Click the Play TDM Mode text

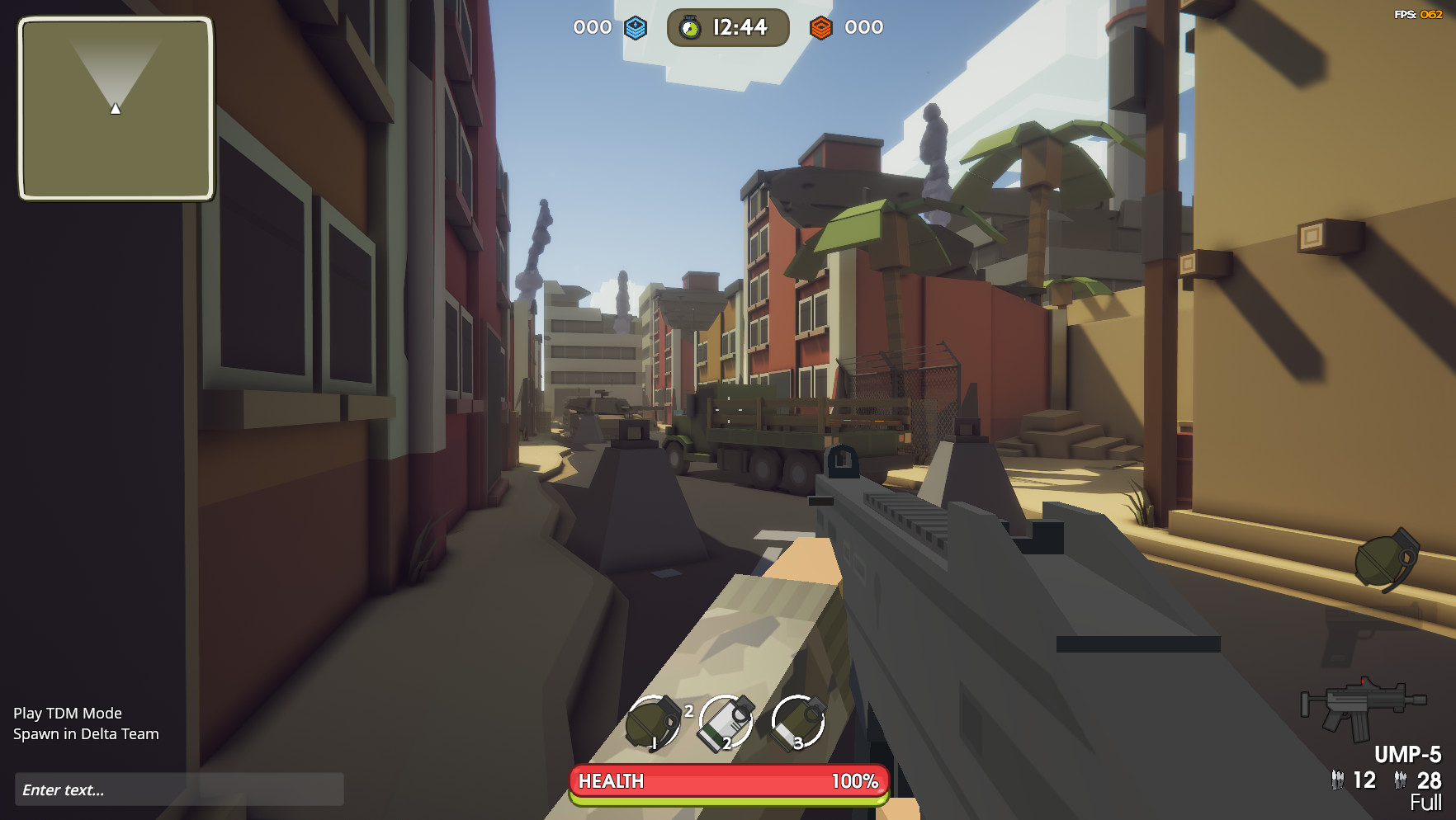[x=69, y=713]
